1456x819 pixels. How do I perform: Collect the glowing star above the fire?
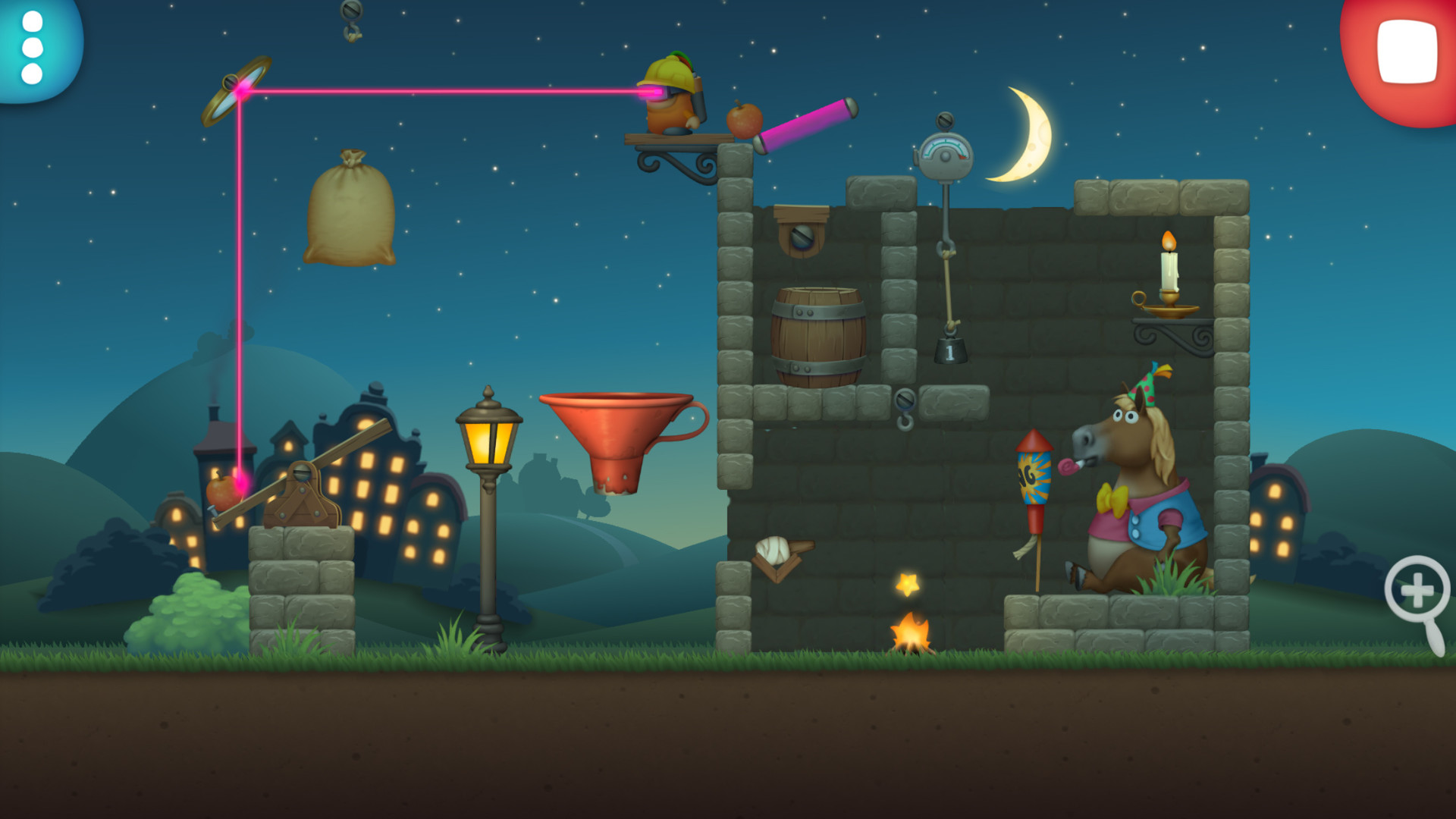tap(909, 582)
